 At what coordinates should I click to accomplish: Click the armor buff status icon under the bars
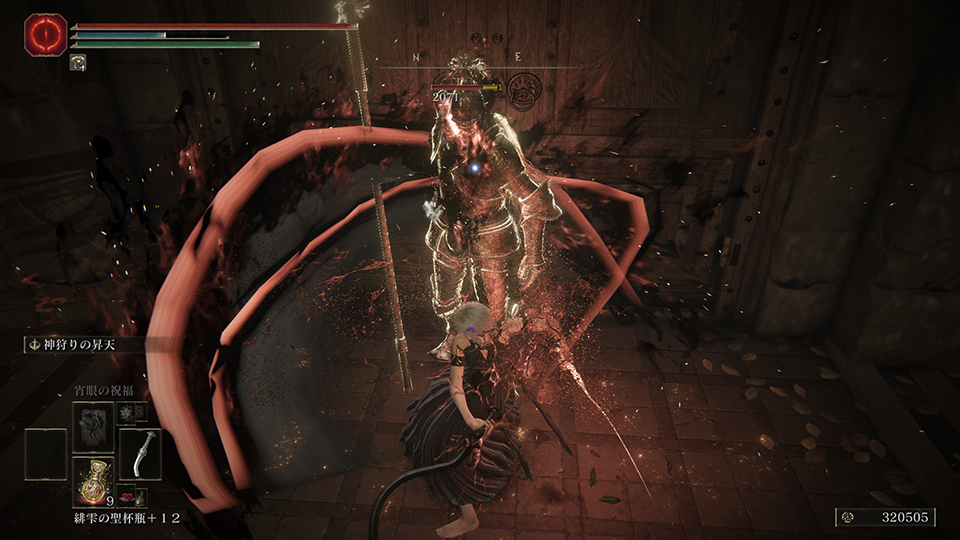(x=77, y=62)
